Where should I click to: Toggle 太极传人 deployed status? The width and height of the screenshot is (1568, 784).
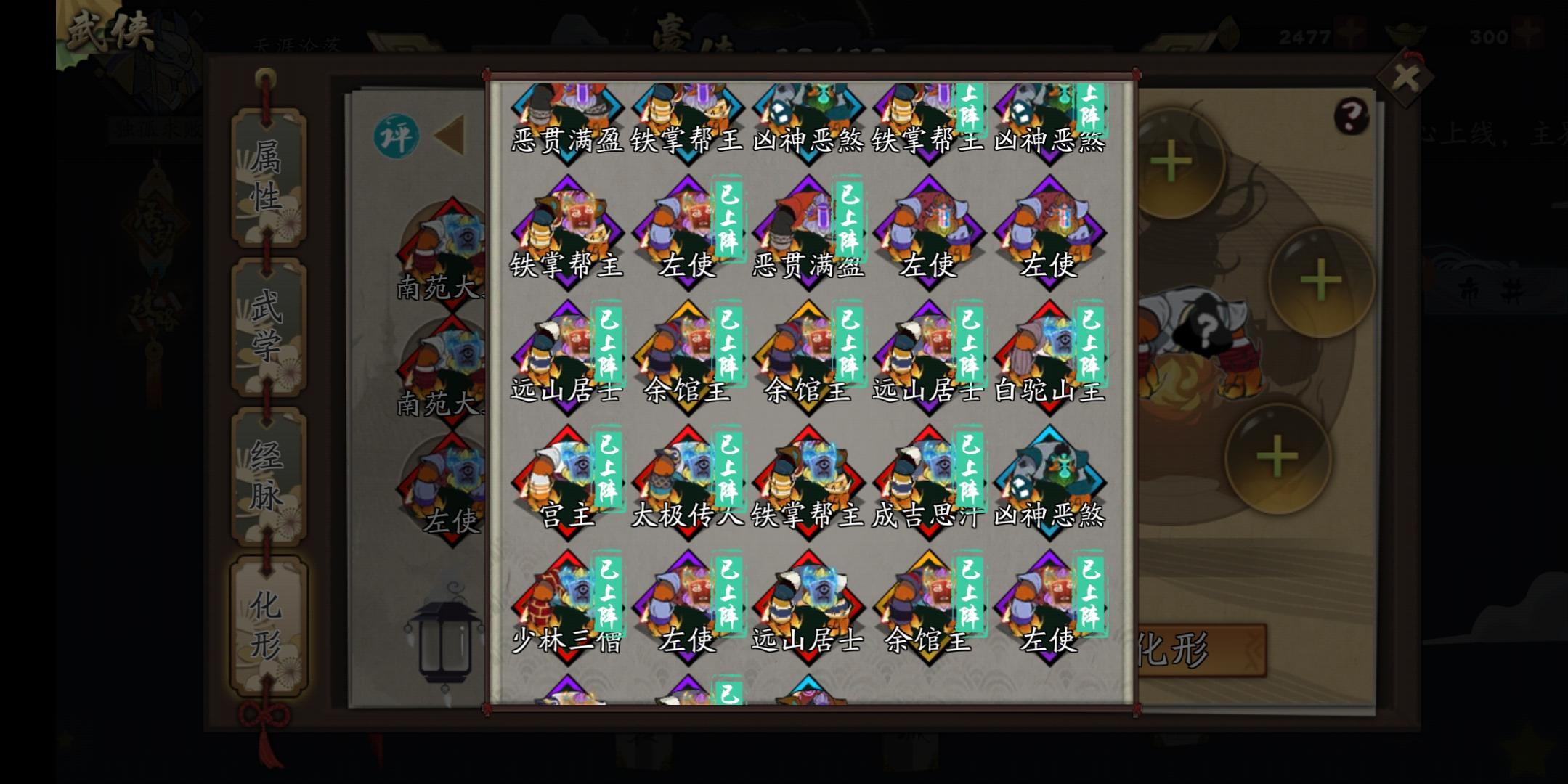(x=731, y=468)
